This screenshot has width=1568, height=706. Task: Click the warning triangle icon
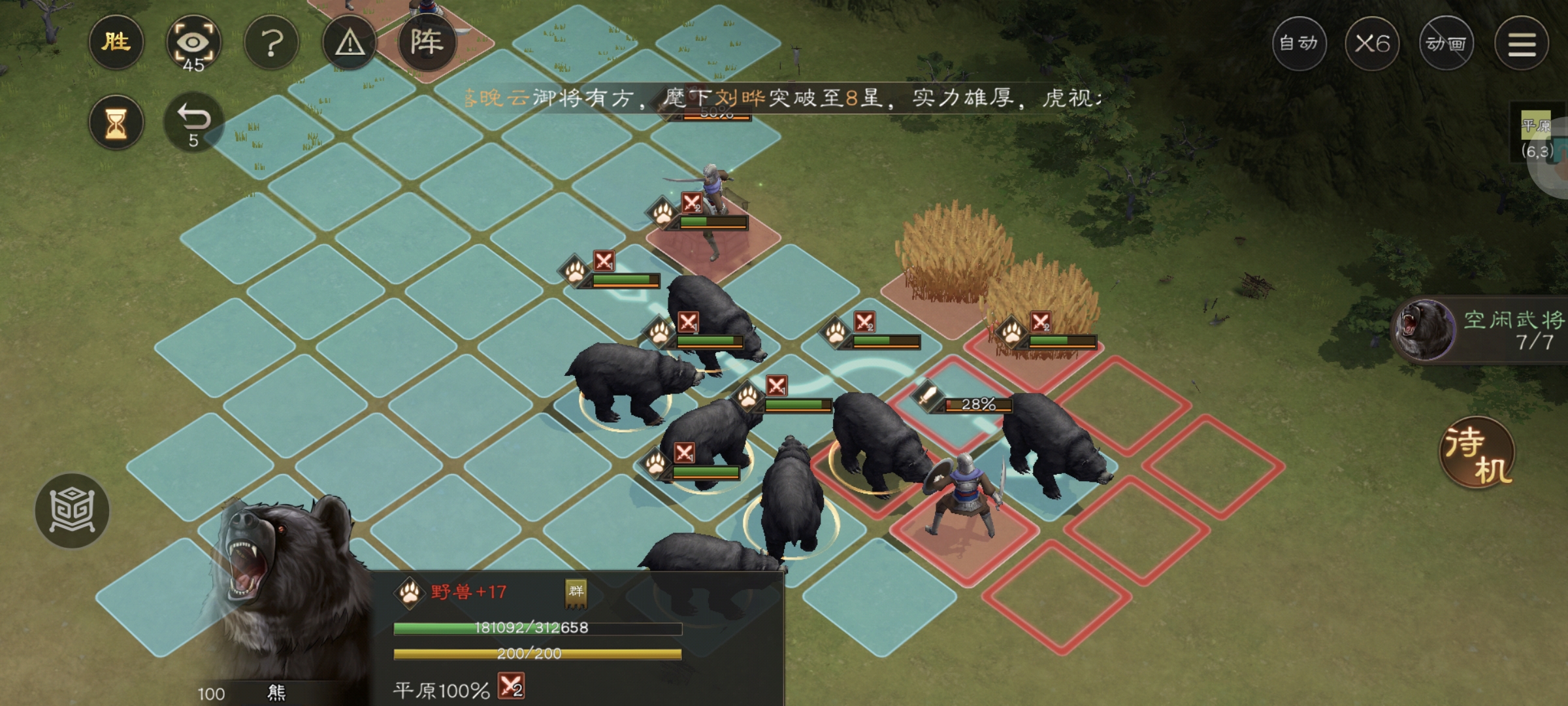point(350,42)
